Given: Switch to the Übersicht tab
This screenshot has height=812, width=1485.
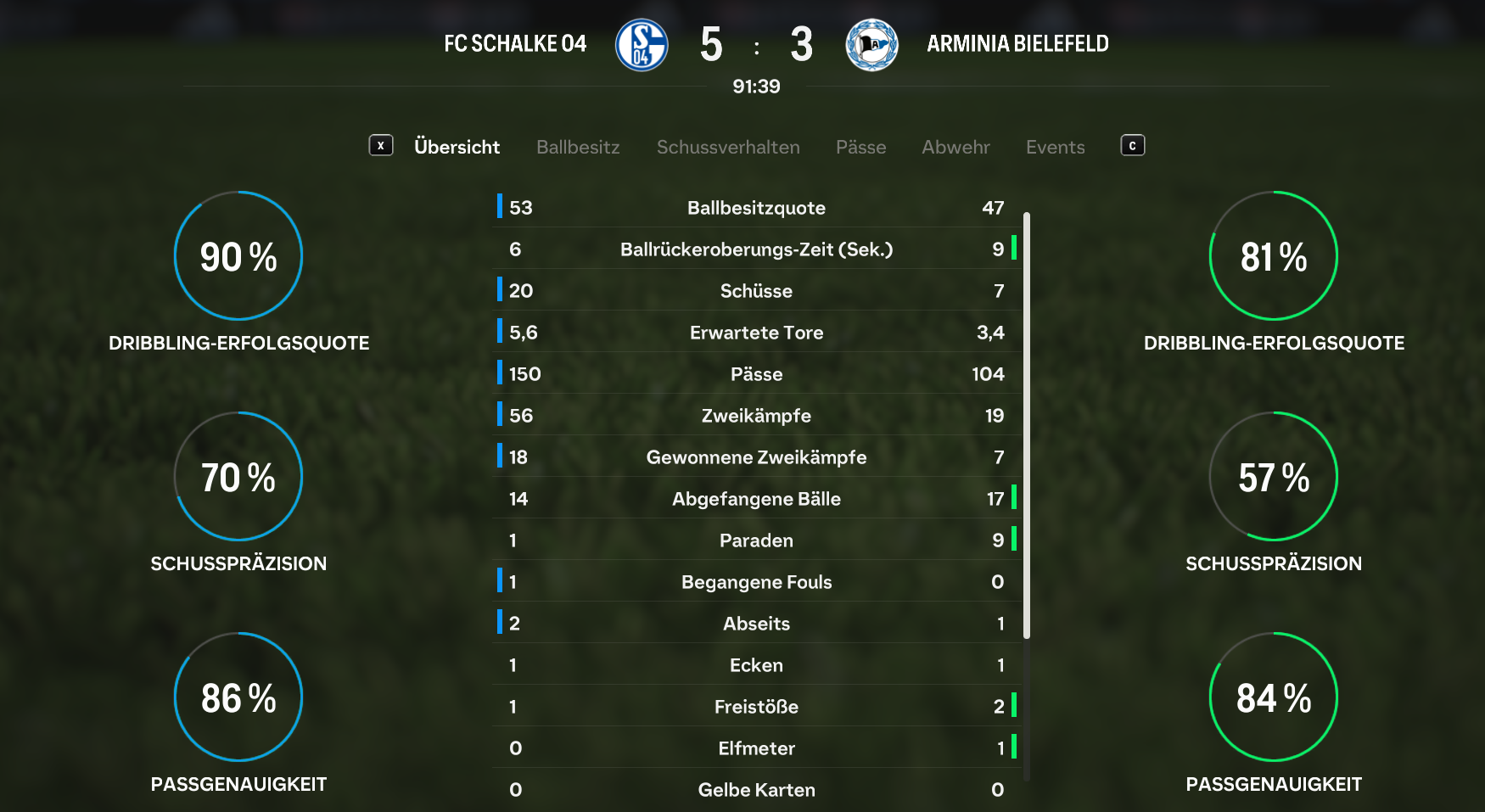Looking at the screenshot, I should (457, 147).
